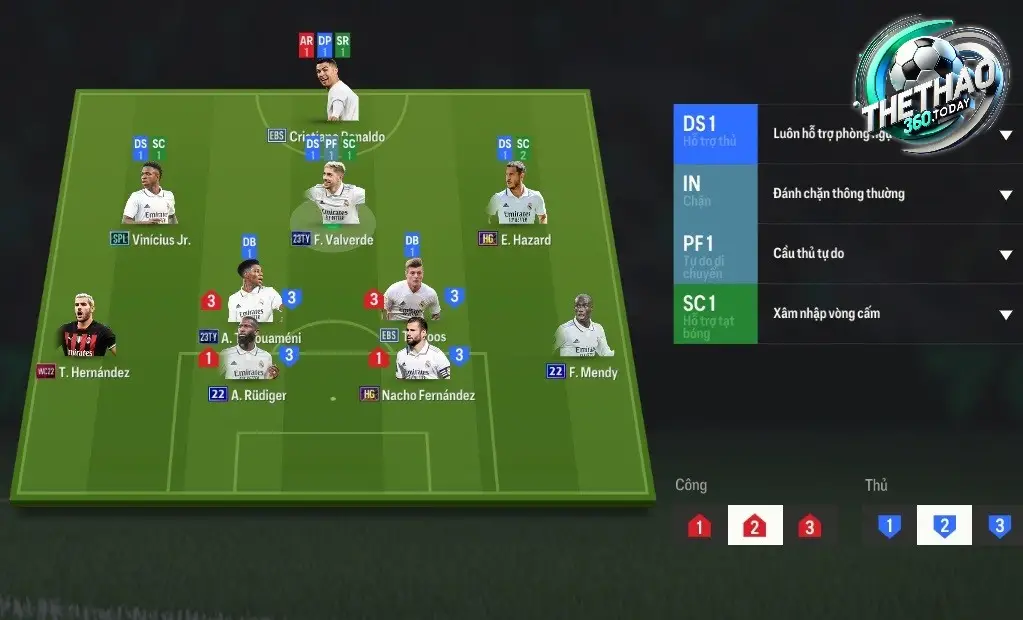Select F. Mendy on the pitch
1023x620 pixels.
coord(583,330)
